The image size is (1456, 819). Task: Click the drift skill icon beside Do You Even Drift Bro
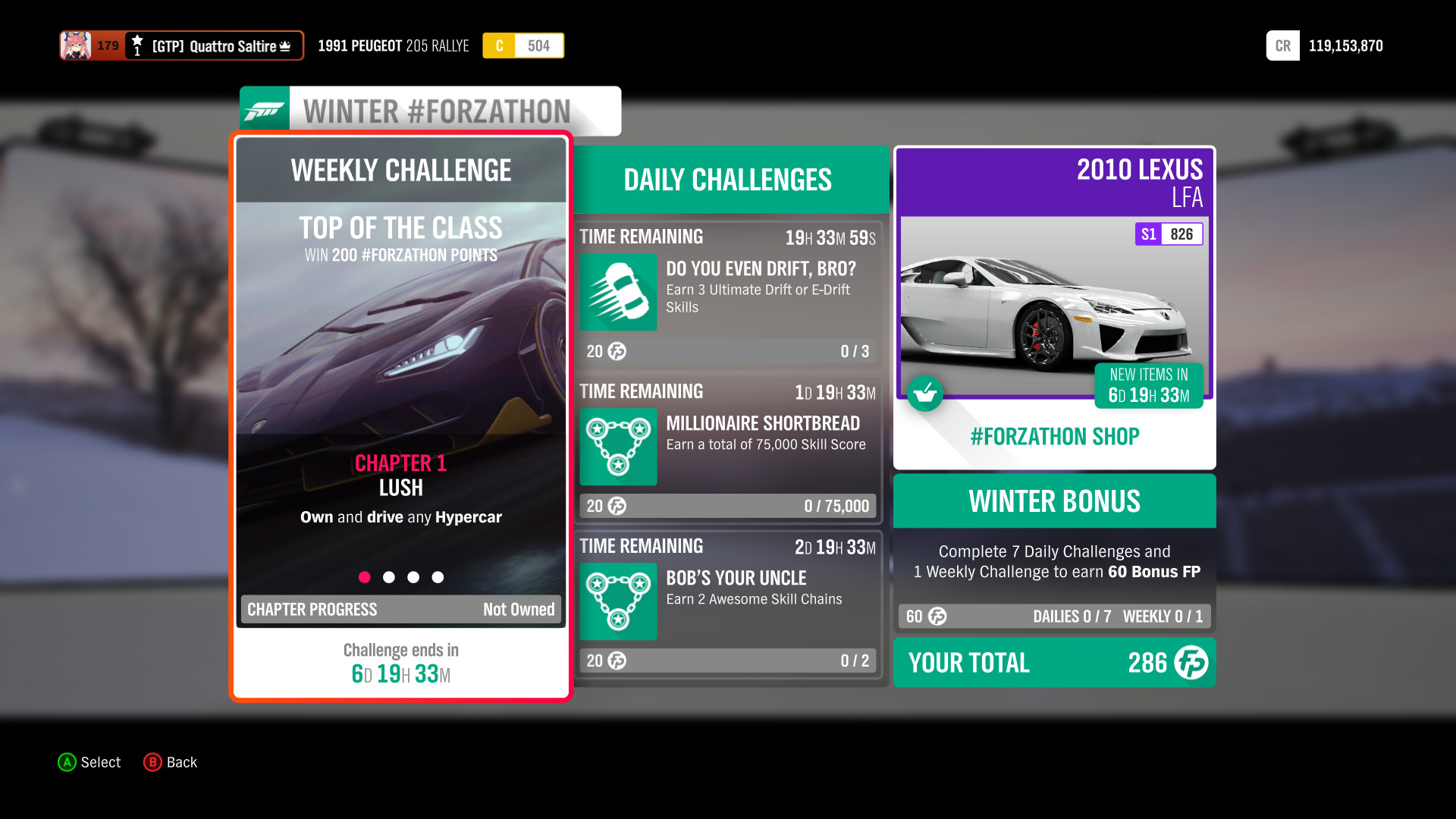[617, 293]
